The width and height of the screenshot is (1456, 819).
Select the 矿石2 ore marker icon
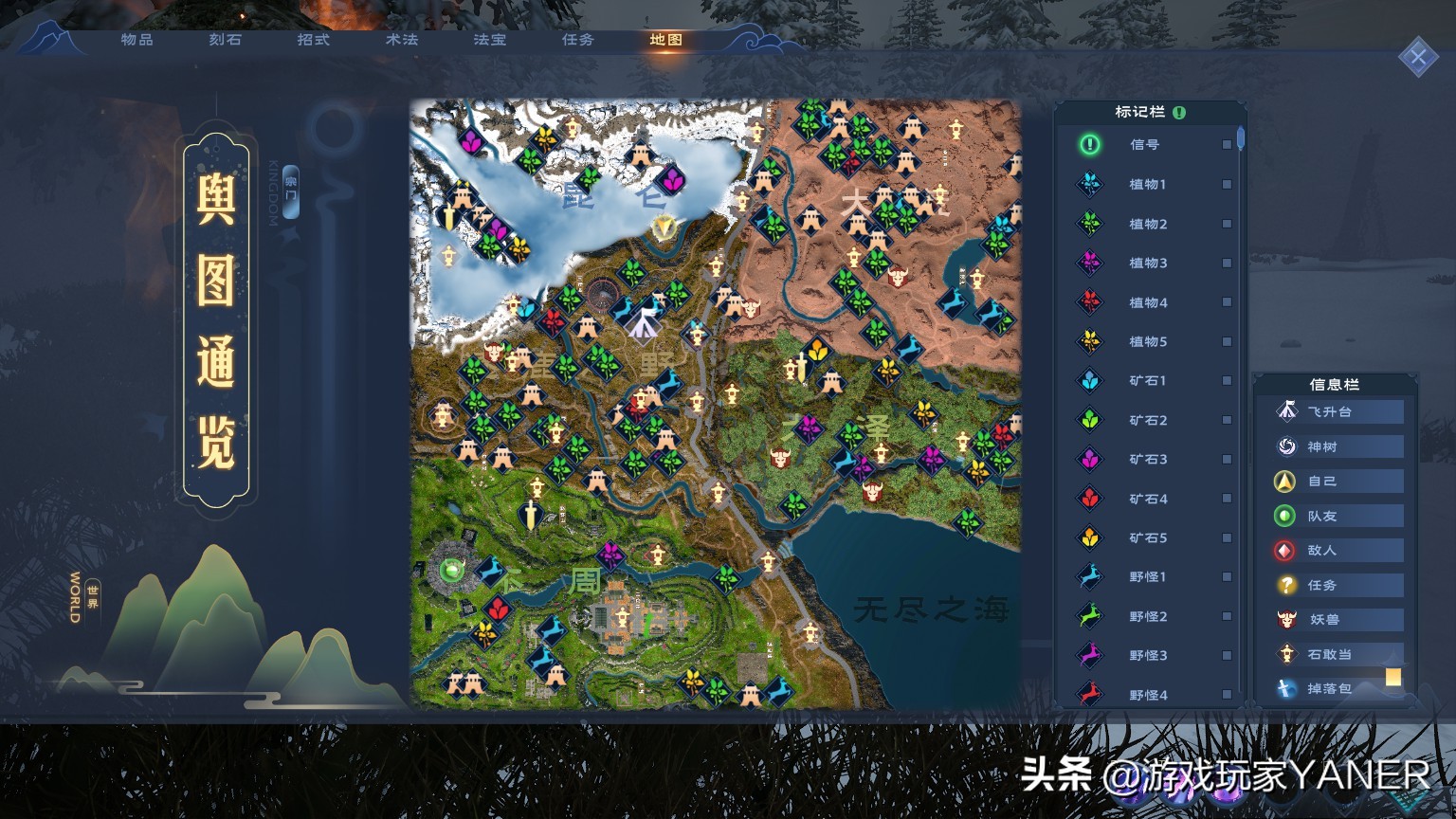[x=1088, y=420]
